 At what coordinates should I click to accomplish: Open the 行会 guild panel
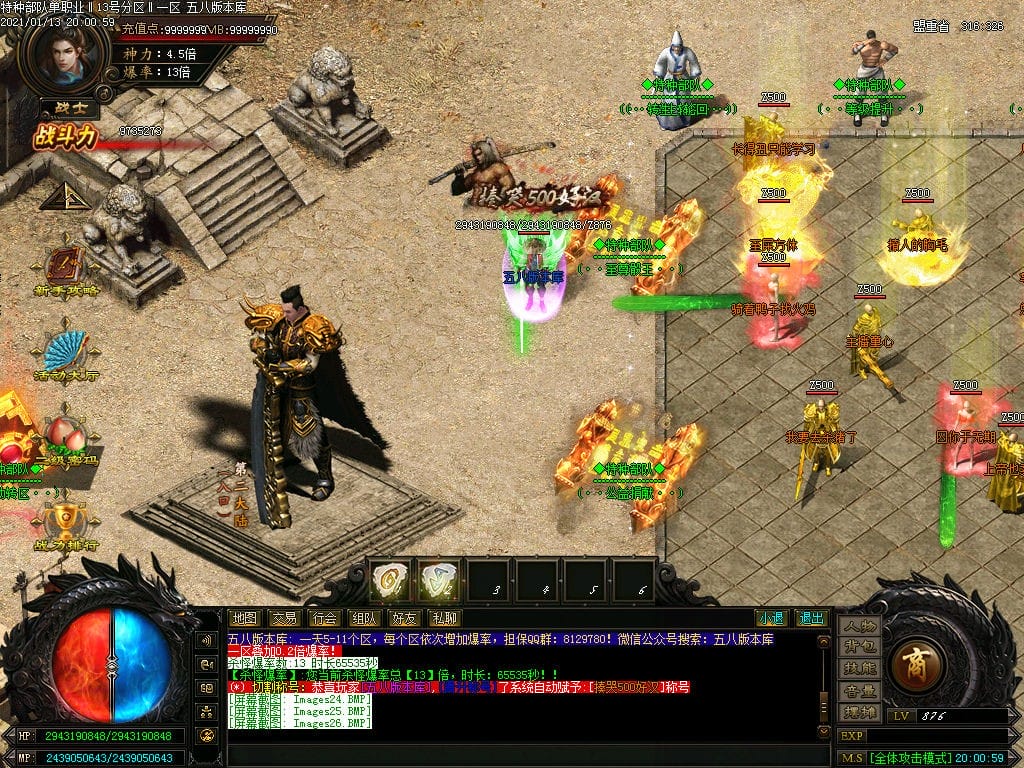point(324,618)
